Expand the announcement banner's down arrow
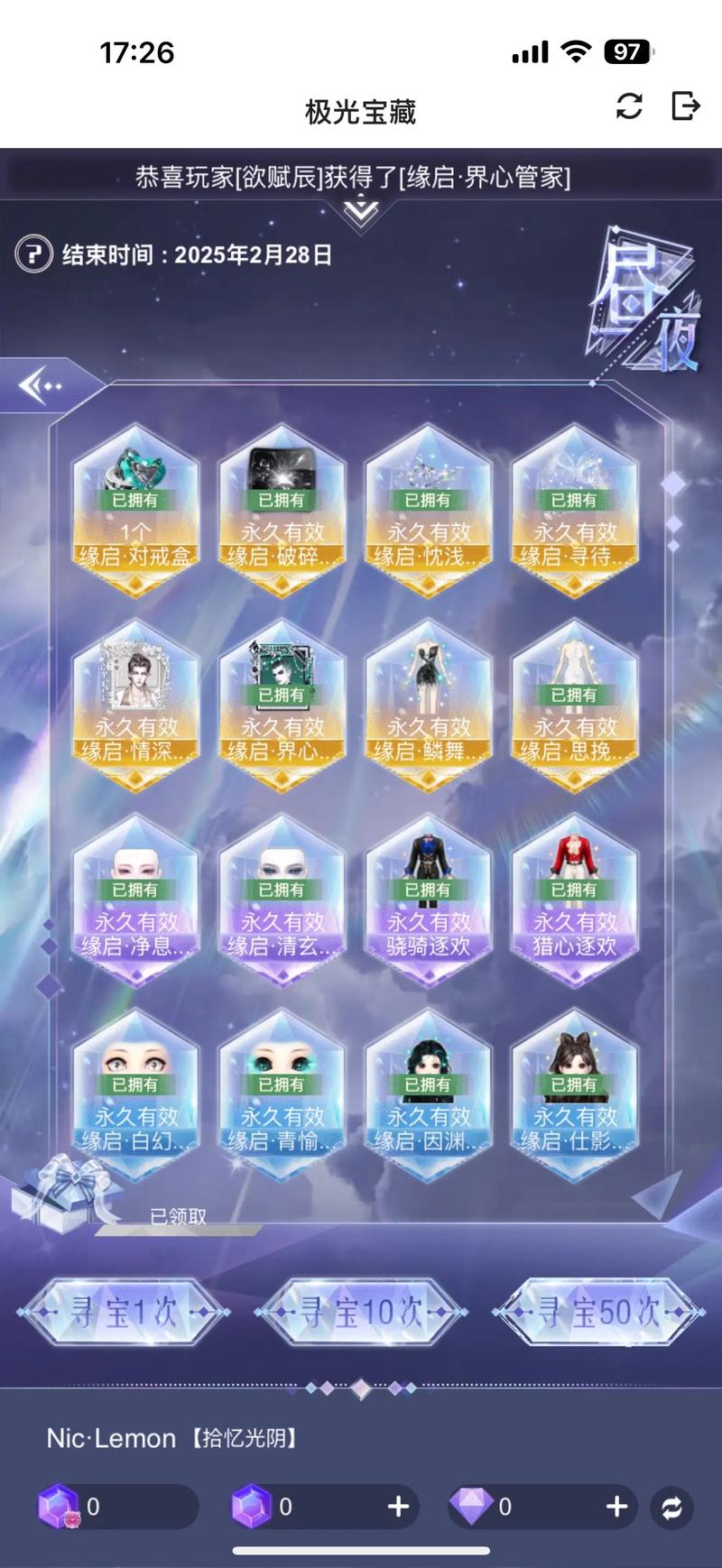Screen dimensions: 722x1568 361,213
